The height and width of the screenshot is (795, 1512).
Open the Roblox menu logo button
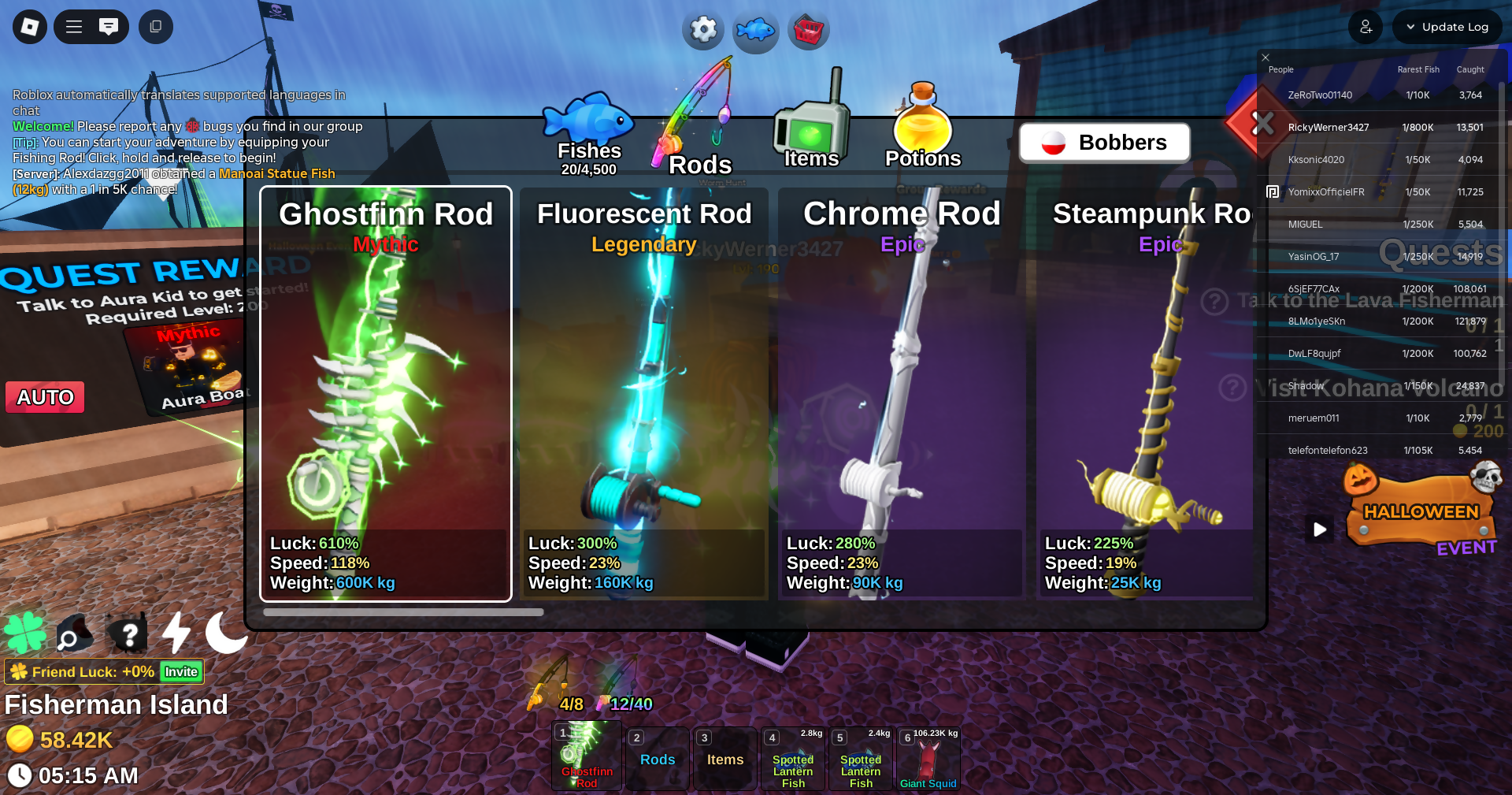(30, 27)
